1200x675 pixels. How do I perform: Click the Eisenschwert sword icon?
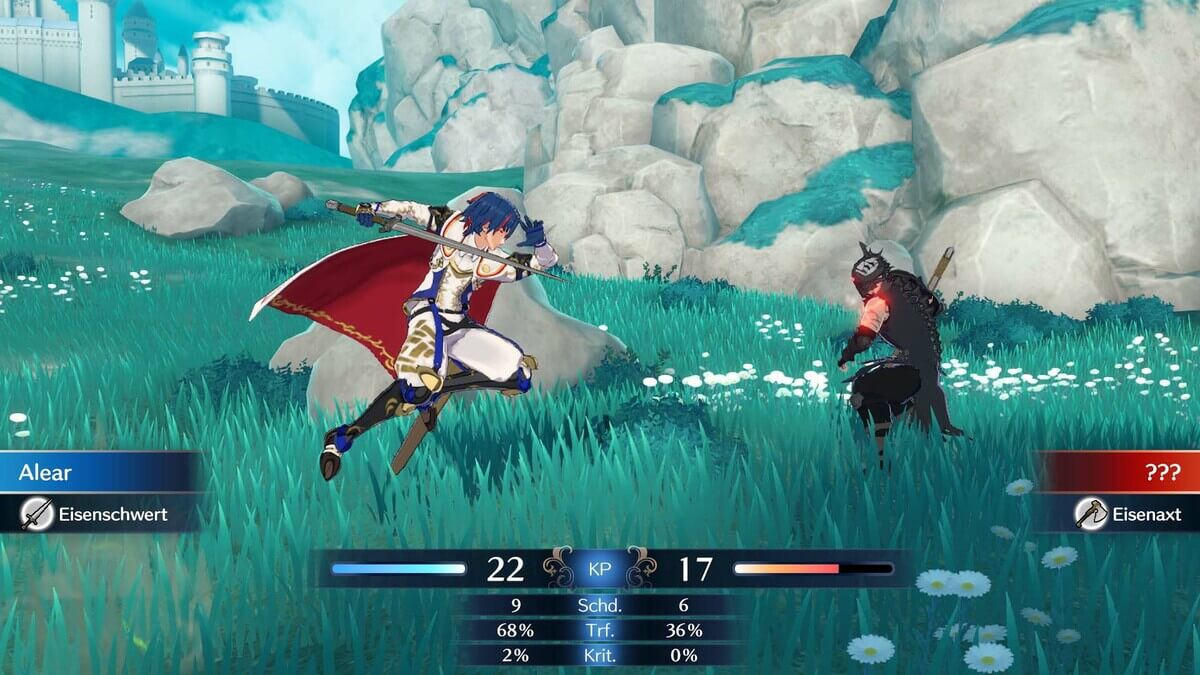pos(37,514)
